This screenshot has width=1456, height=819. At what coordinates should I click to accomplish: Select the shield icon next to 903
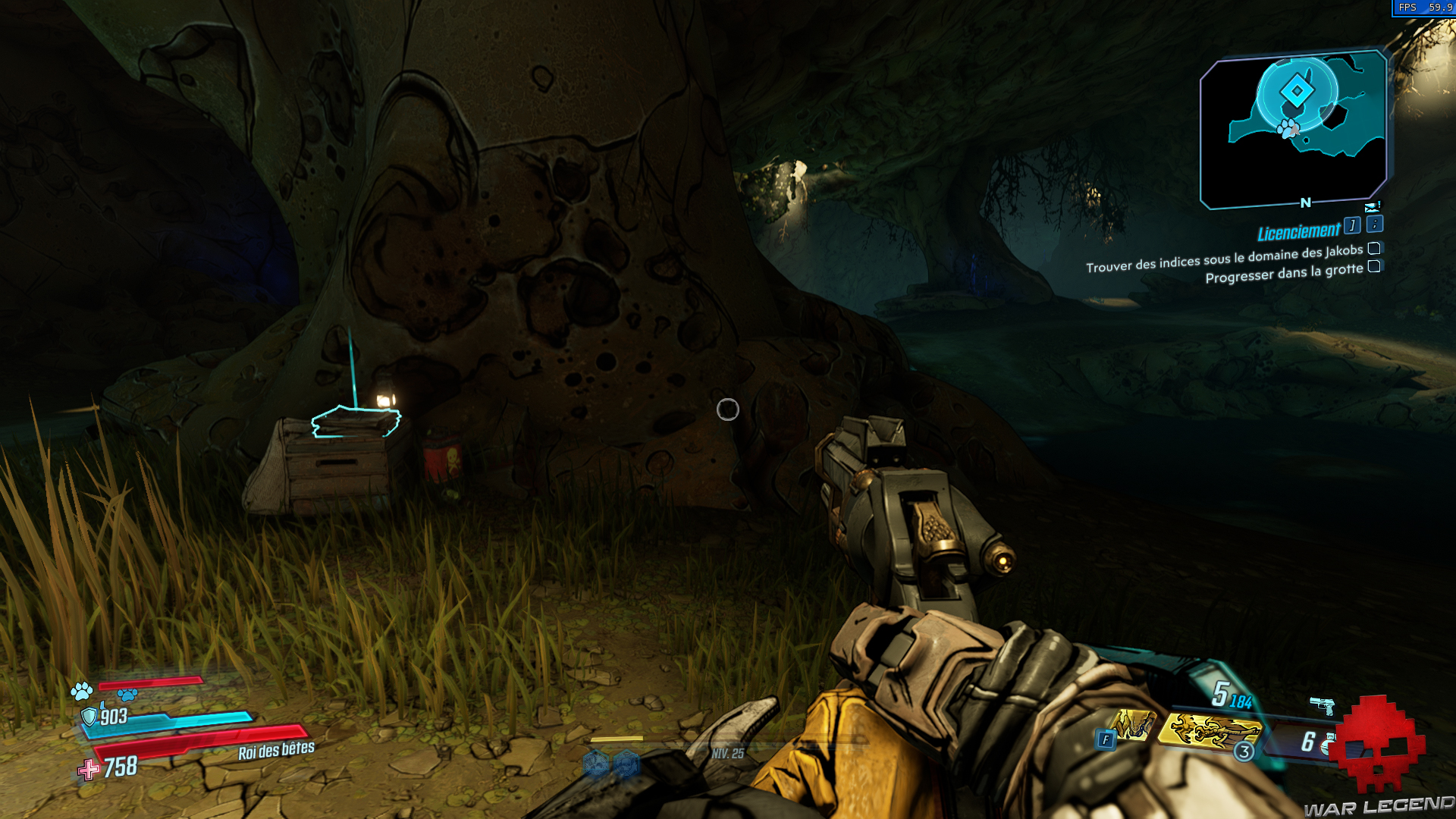pyautogui.click(x=89, y=717)
